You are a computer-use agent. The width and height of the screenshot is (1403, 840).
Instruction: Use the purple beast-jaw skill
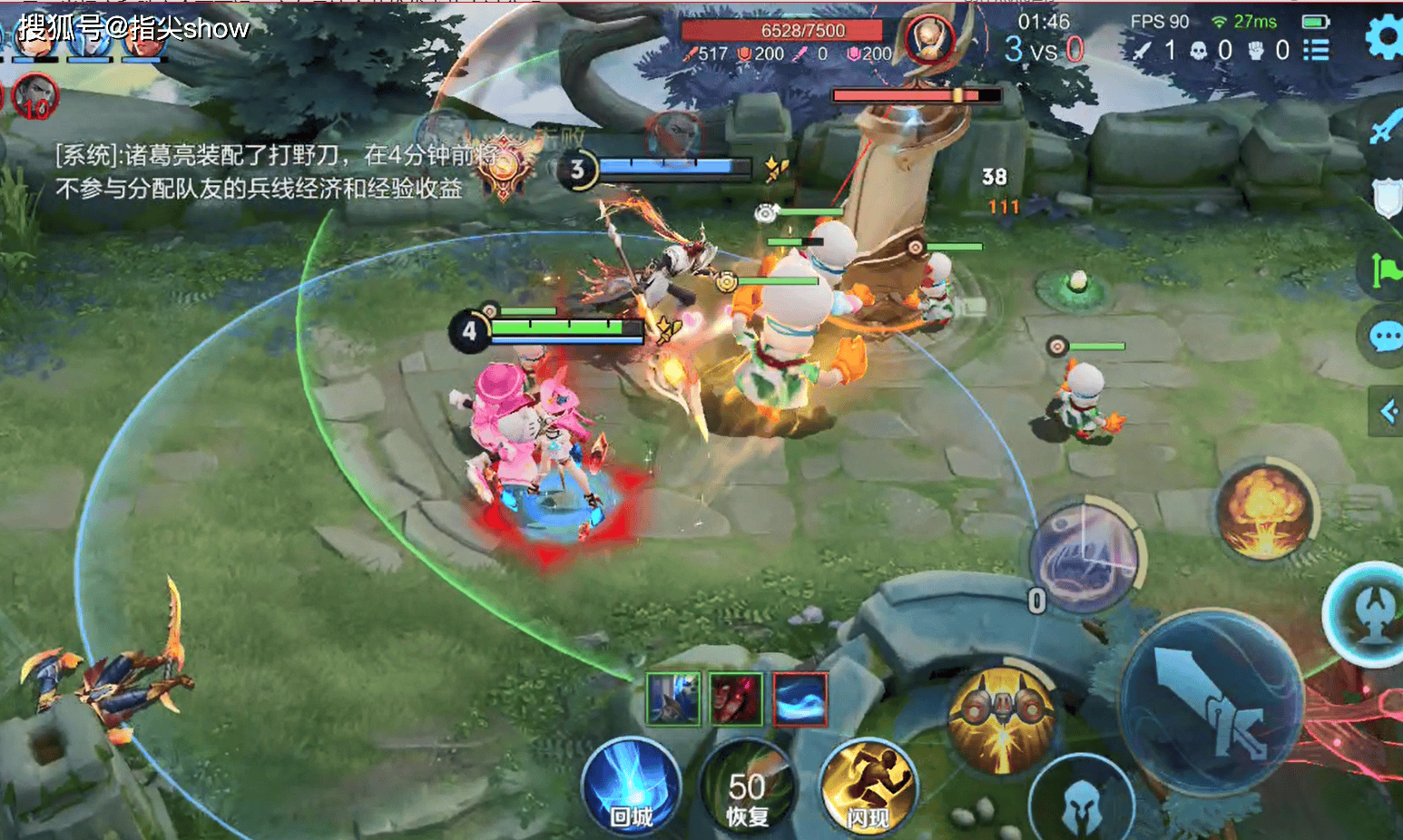tap(1084, 553)
